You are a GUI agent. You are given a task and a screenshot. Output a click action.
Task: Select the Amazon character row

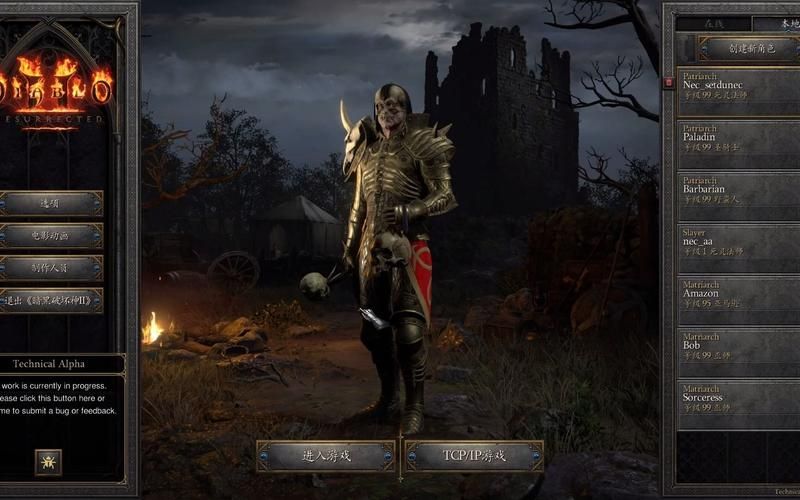point(740,296)
